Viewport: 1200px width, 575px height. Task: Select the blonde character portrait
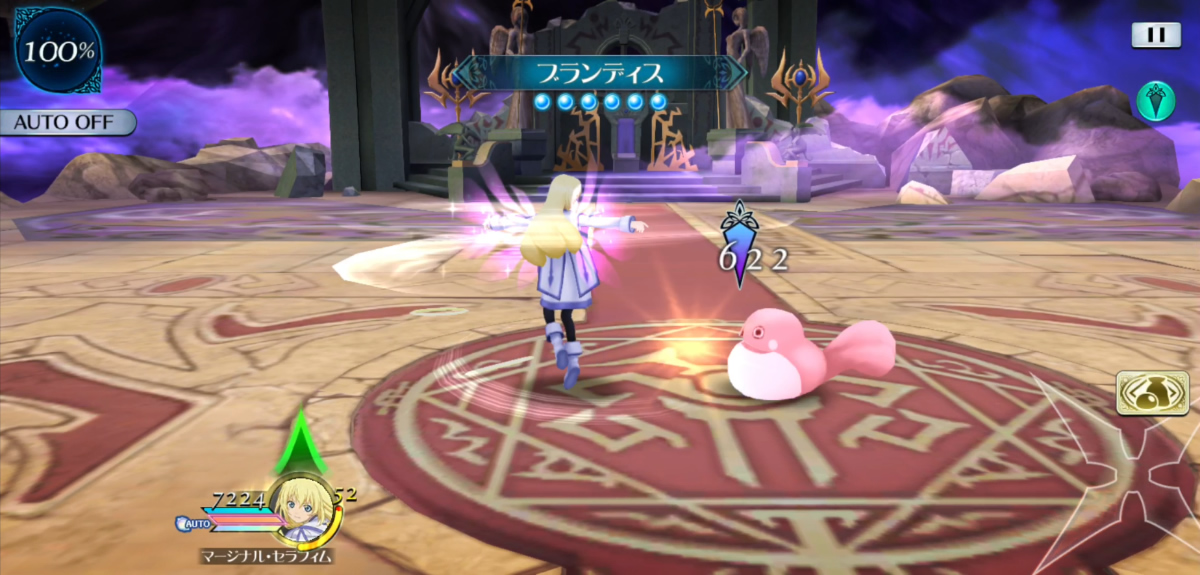(300, 507)
